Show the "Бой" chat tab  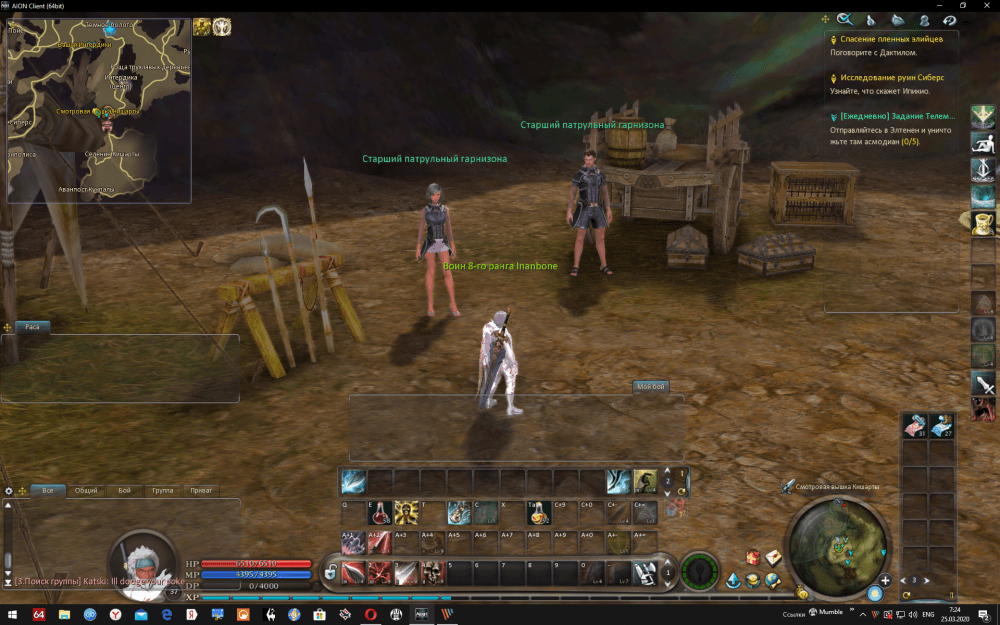click(124, 491)
